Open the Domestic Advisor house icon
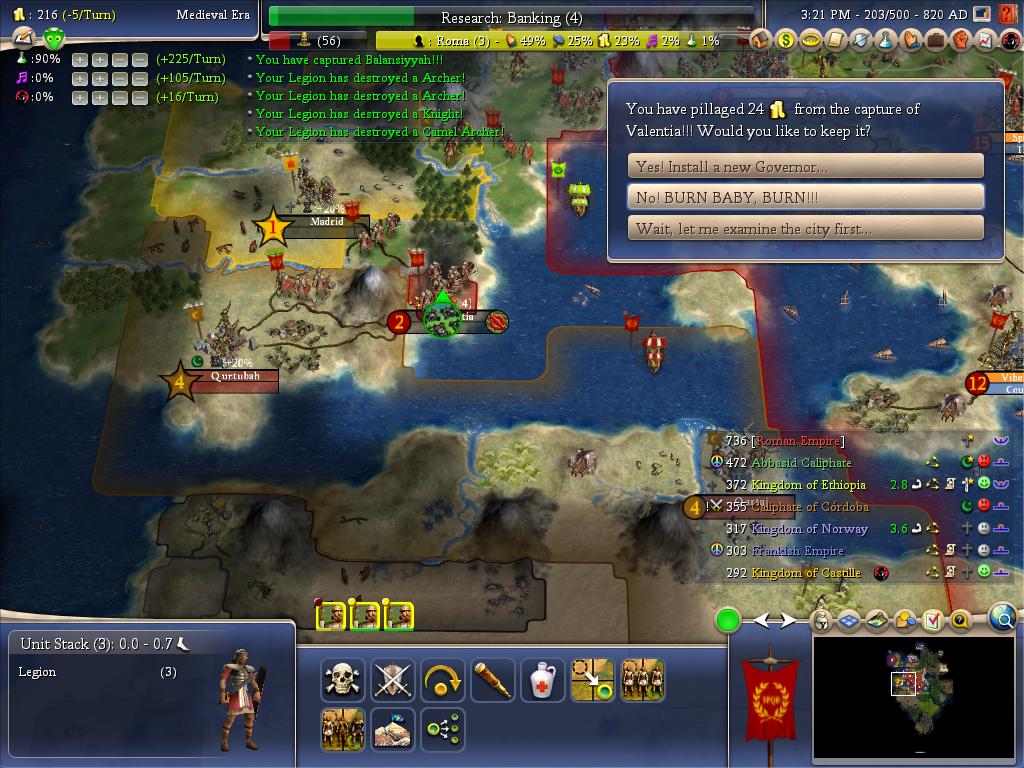The height and width of the screenshot is (768, 1024). coord(761,40)
